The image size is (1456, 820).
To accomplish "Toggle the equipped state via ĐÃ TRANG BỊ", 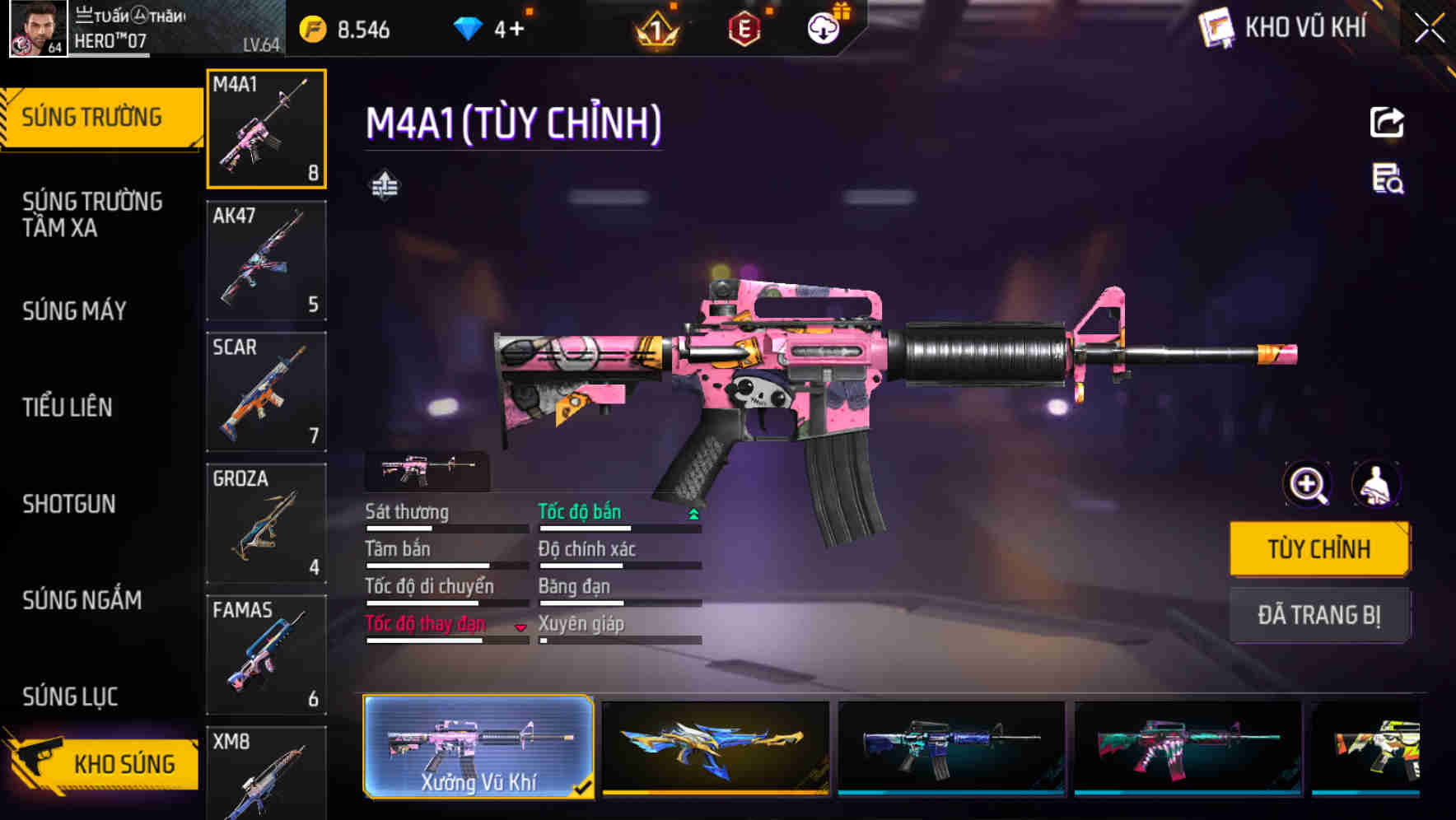I will pos(1319,615).
